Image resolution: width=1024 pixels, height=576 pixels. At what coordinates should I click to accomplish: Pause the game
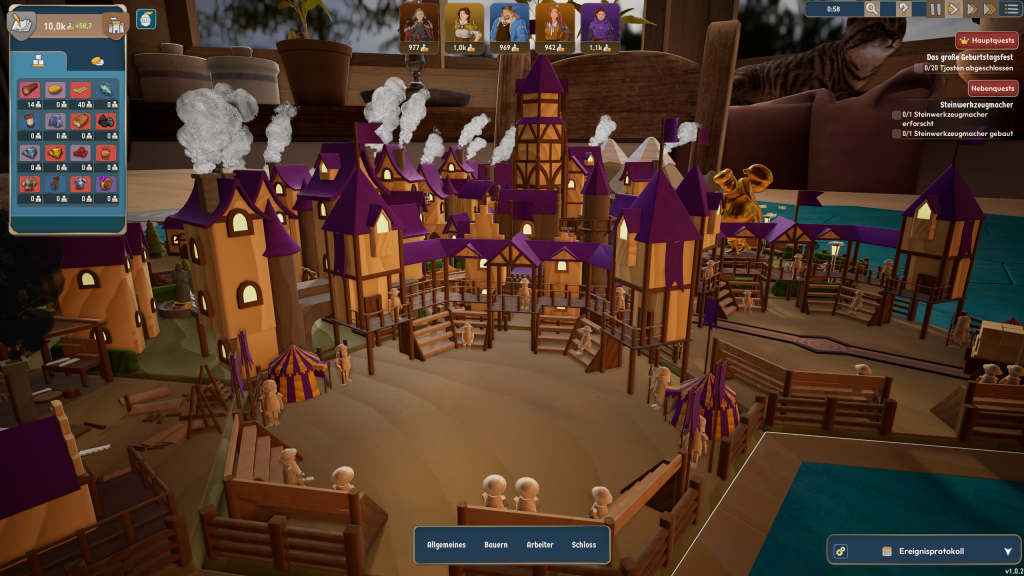pos(935,9)
